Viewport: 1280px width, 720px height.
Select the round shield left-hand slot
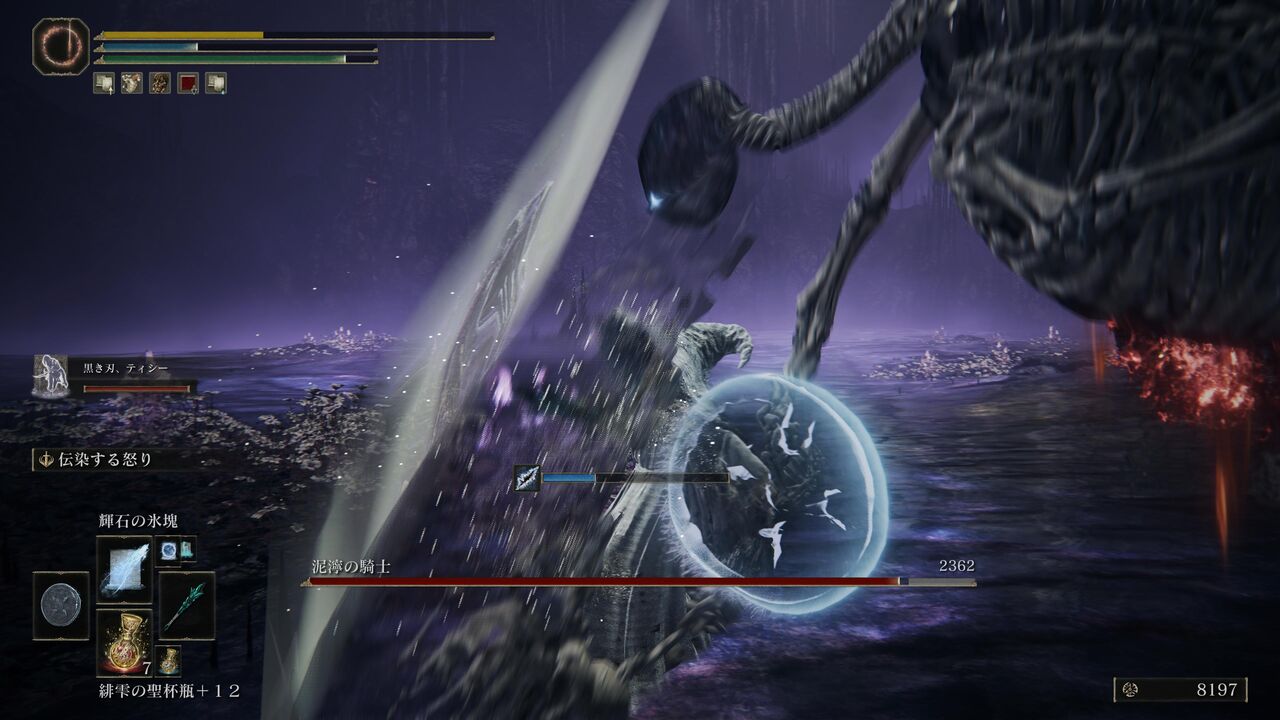(61, 605)
